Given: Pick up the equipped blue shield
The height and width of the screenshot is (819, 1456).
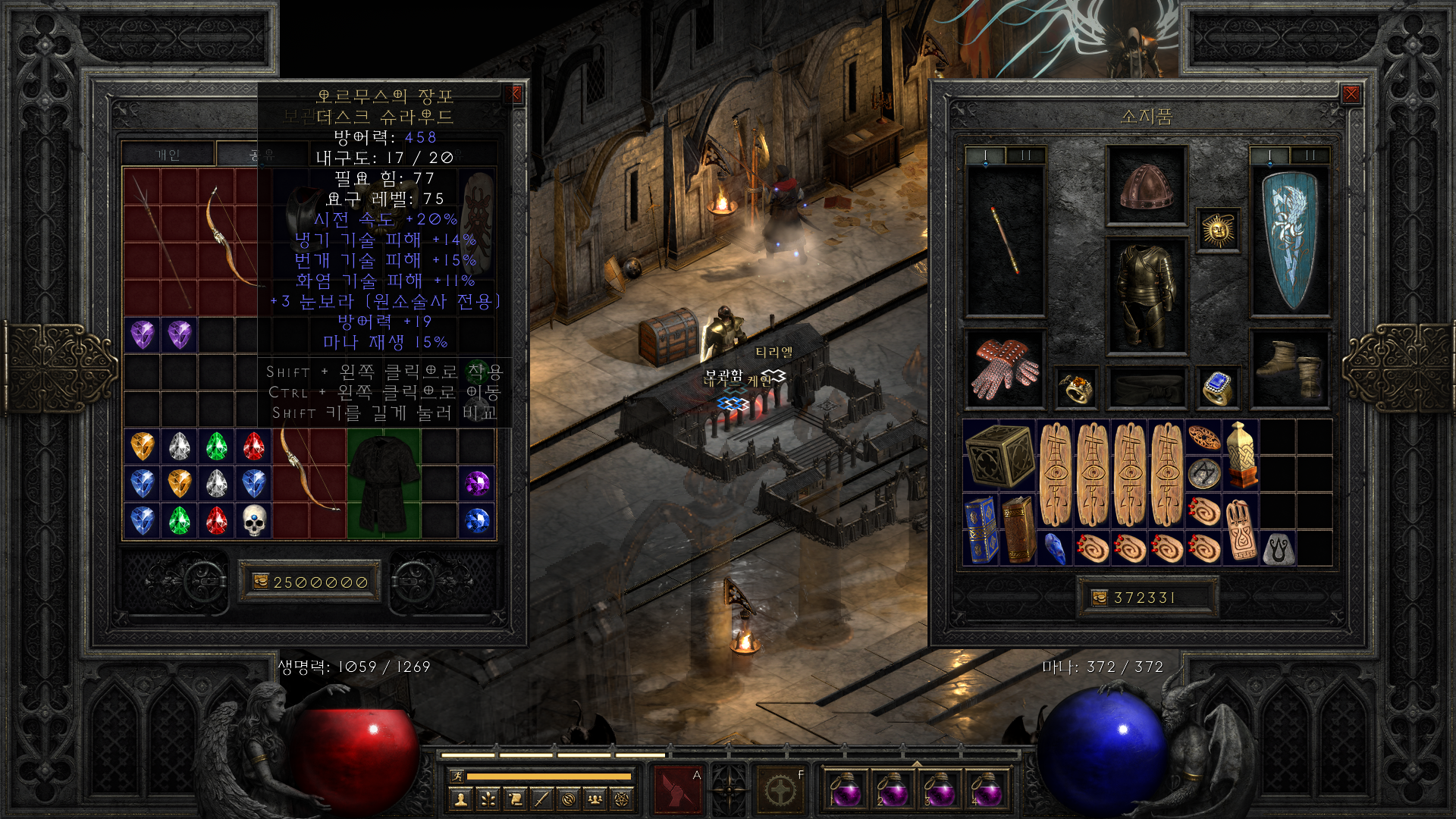Looking at the screenshot, I should click(1289, 240).
